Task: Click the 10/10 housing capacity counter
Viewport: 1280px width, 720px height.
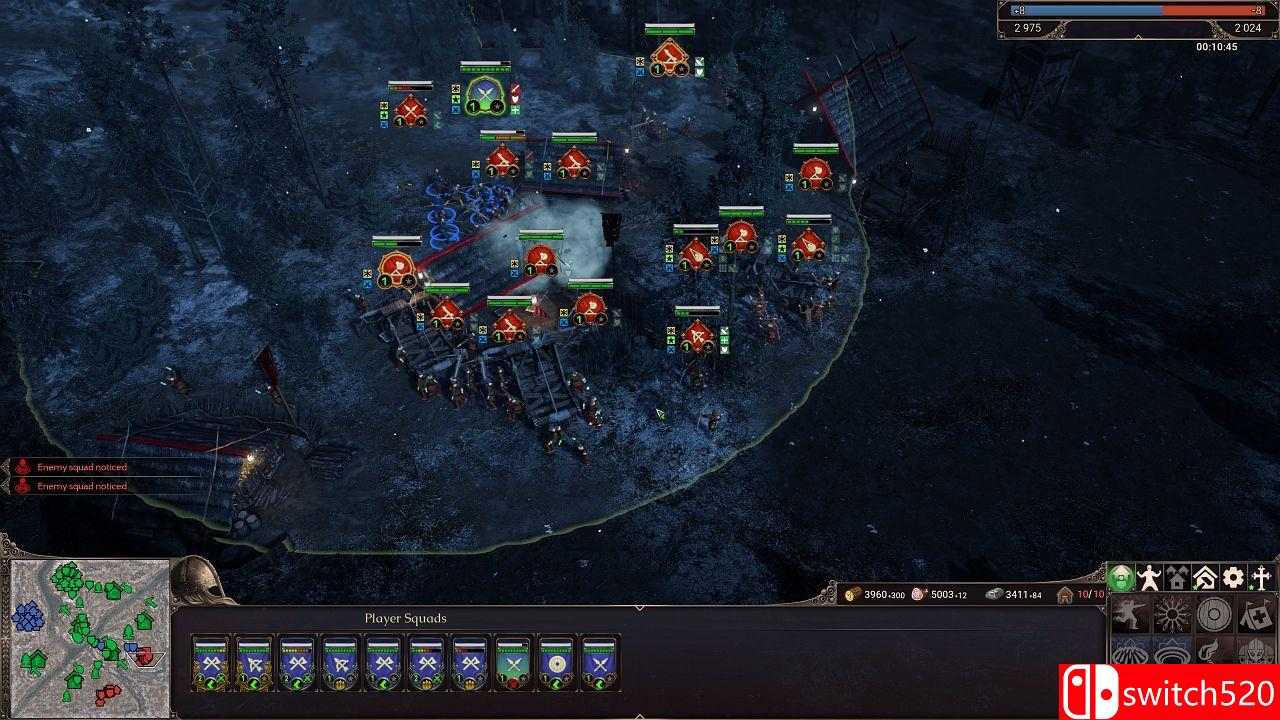Action: (1087, 592)
